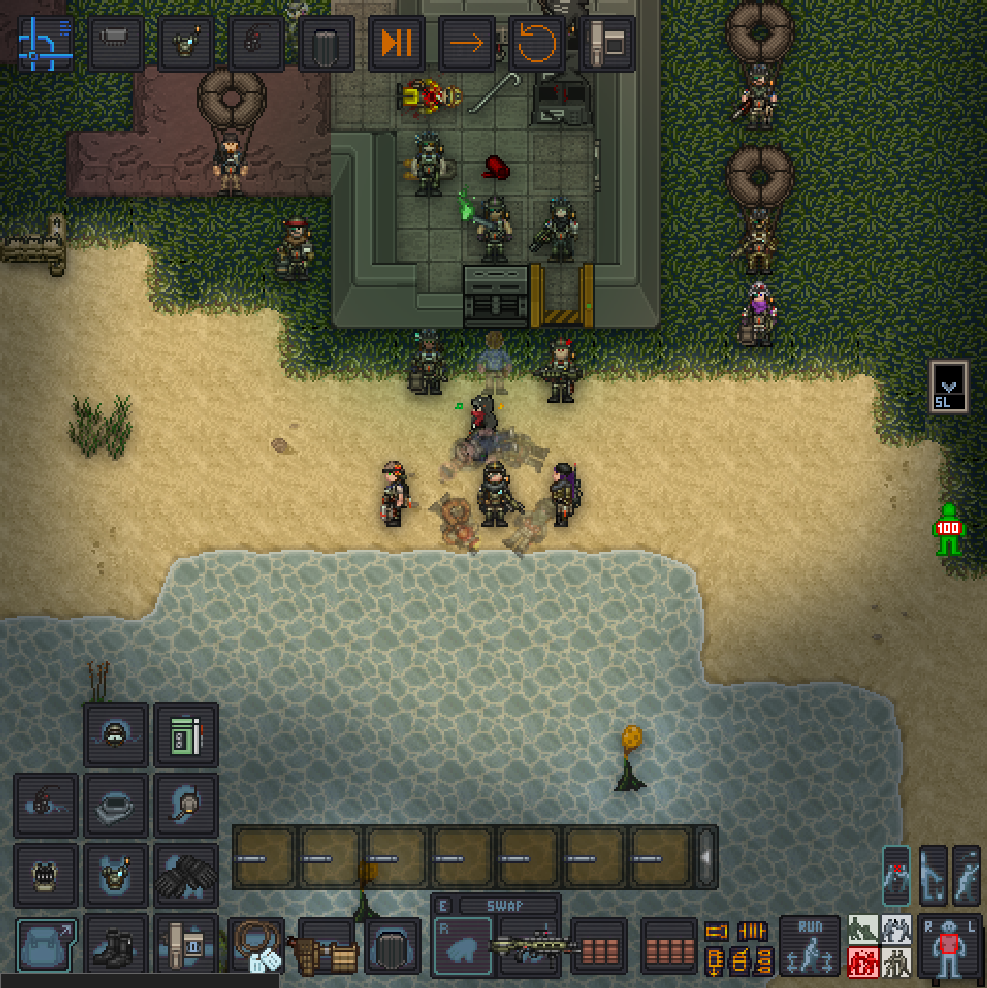Click the white arrow beside the storage row
Image resolution: width=987 pixels, height=988 pixels.
[706, 857]
